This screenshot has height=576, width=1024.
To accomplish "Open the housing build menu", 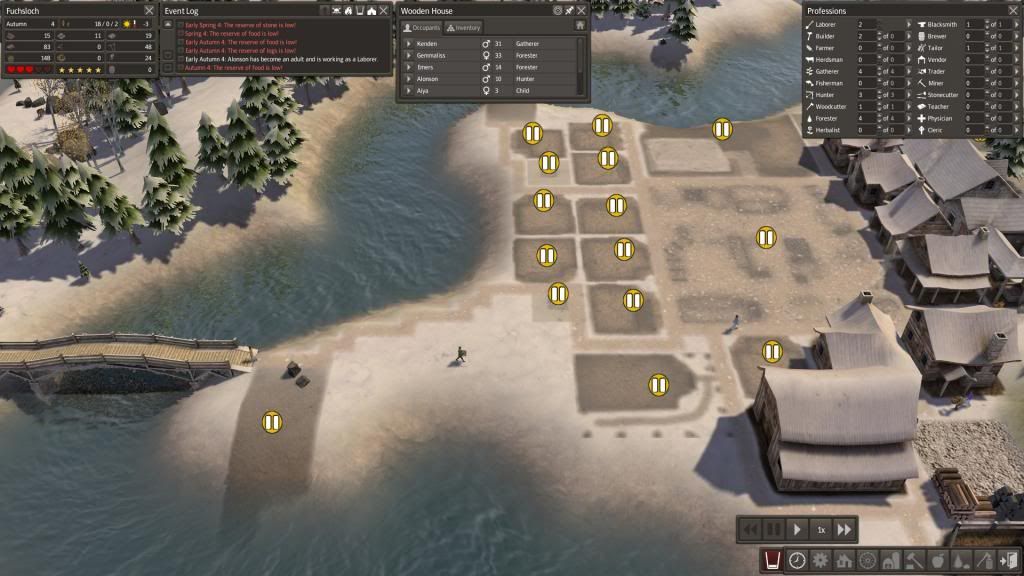I will 844,561.
